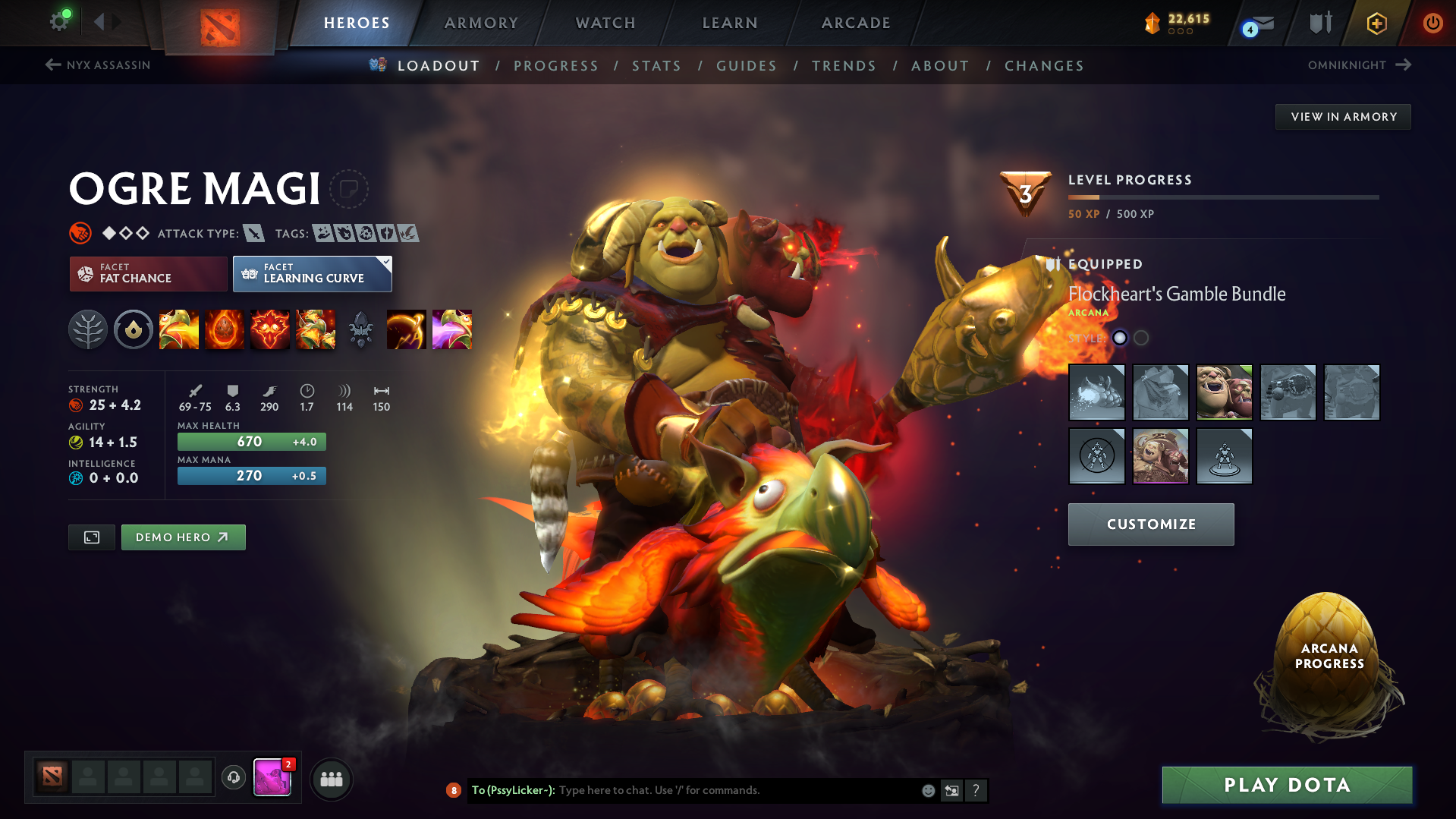1456x819 pixels.
Task: Click View in Armory button
Action: [1343, 117]
